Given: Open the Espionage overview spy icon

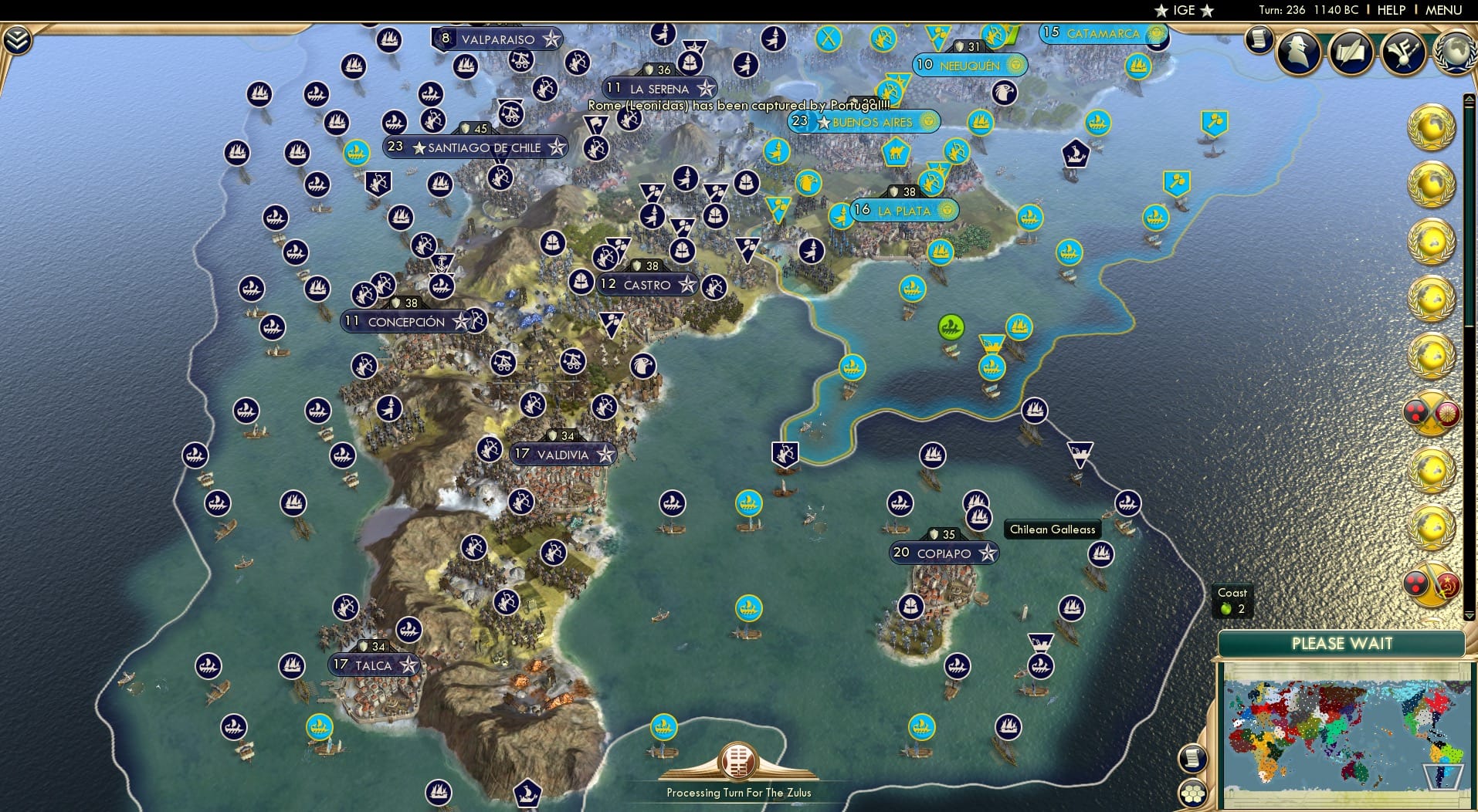Looking at the screenshot, I should point(1297,52).
